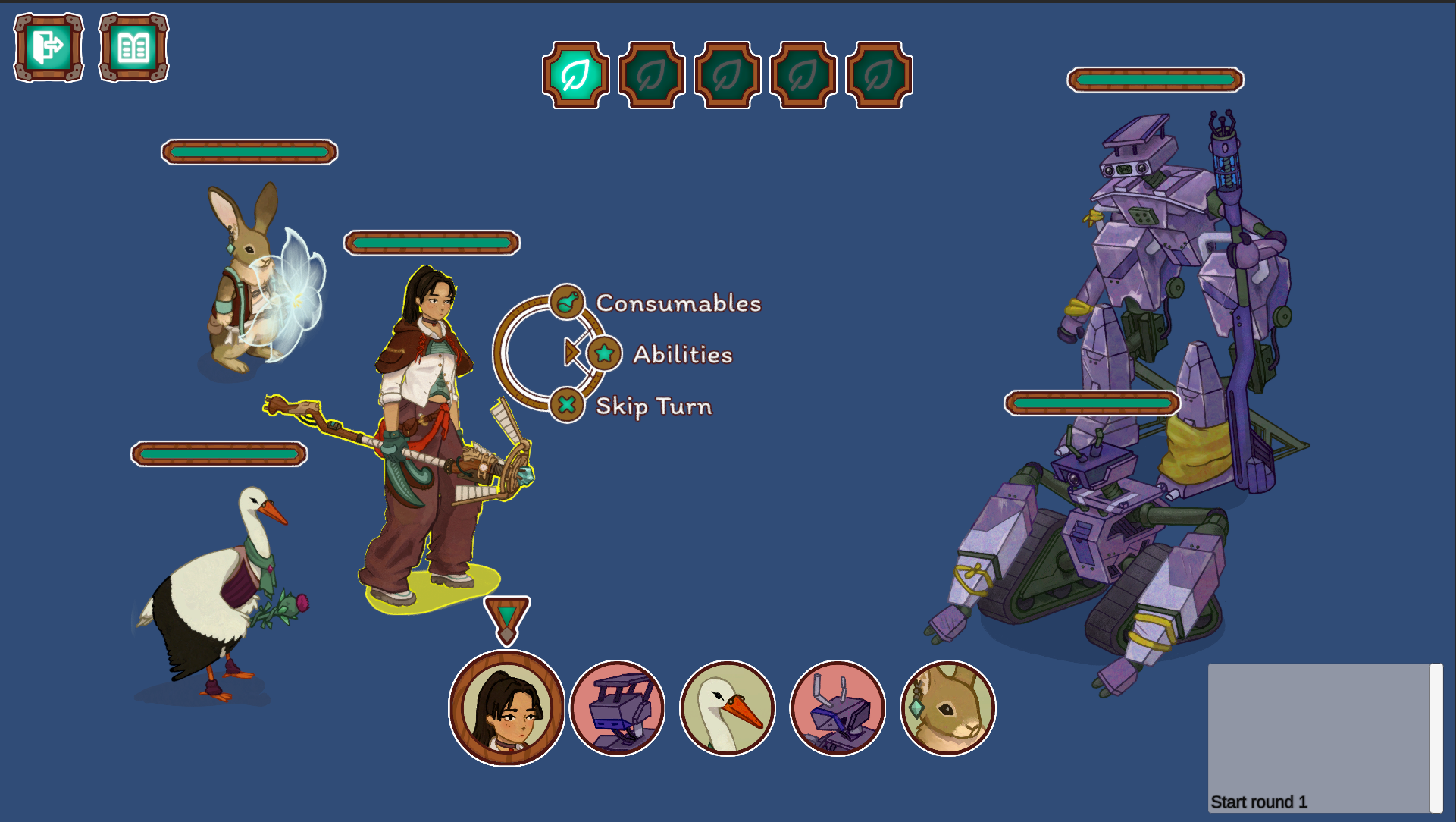Click the exit door button
Image resolution: width=1456 pixels, height=822 pixels.
click(x=49, y=47)
